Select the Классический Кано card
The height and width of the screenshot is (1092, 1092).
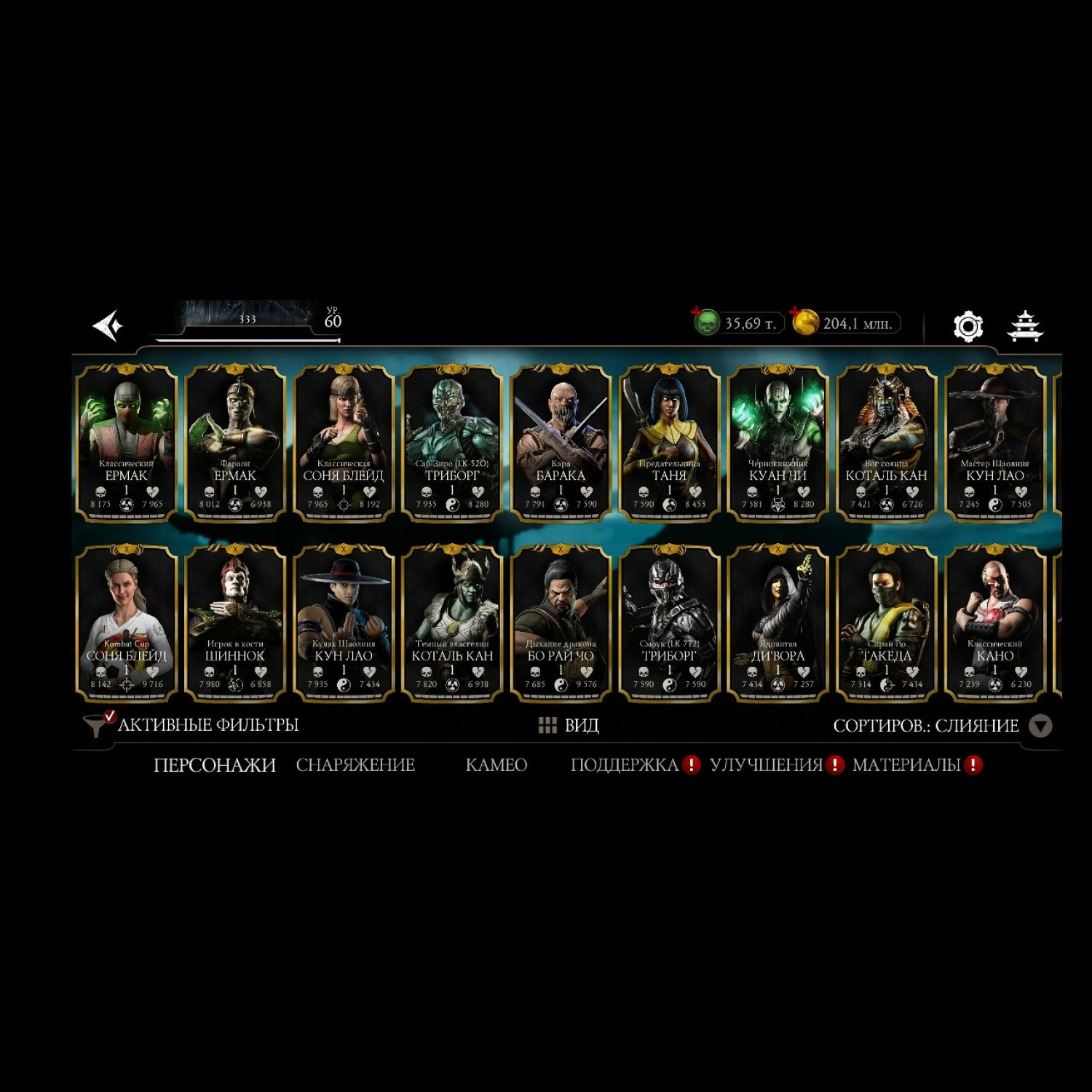pyautogui.click(x=994, y=623)
